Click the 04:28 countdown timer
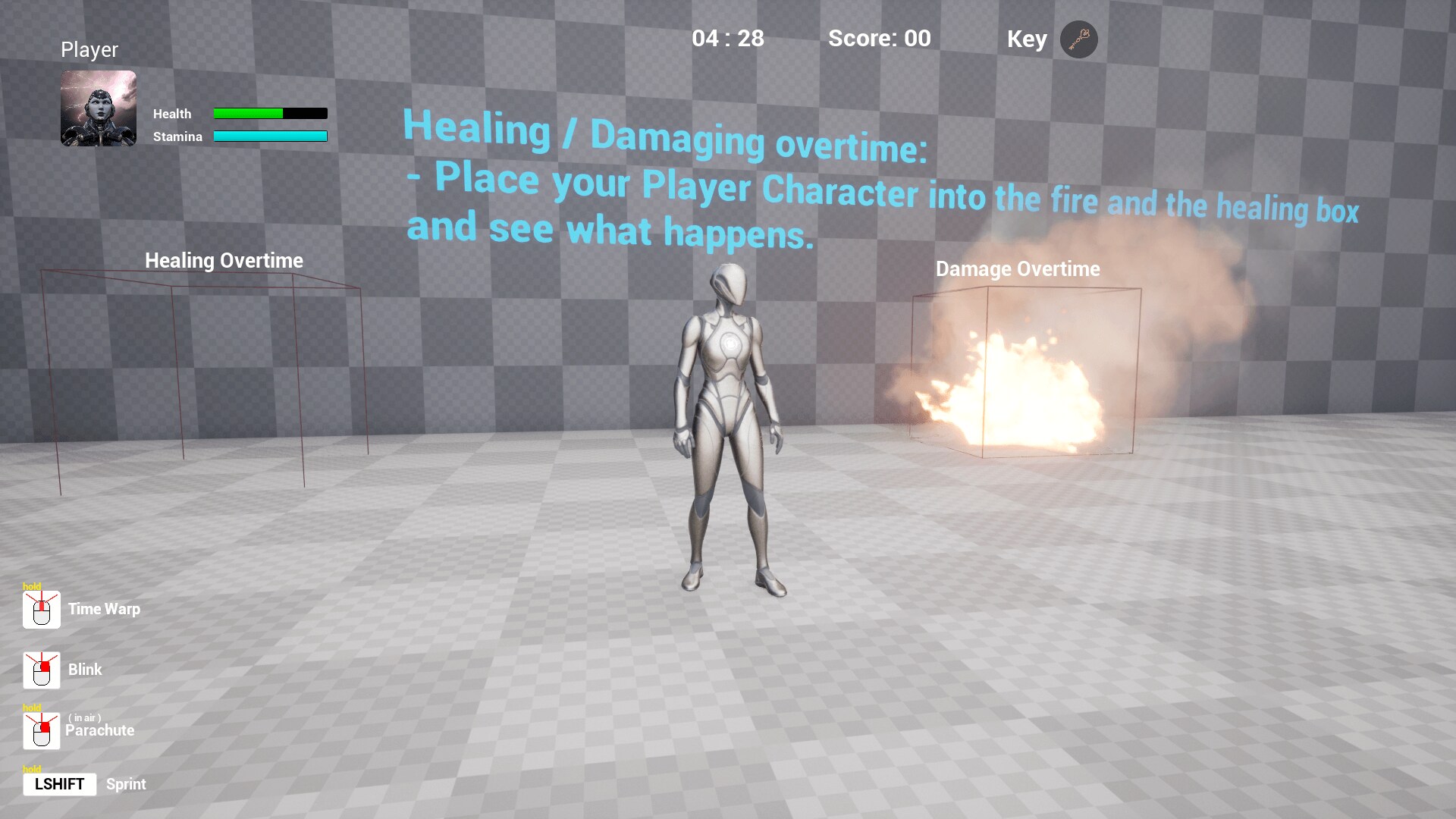 coord(728,39)
